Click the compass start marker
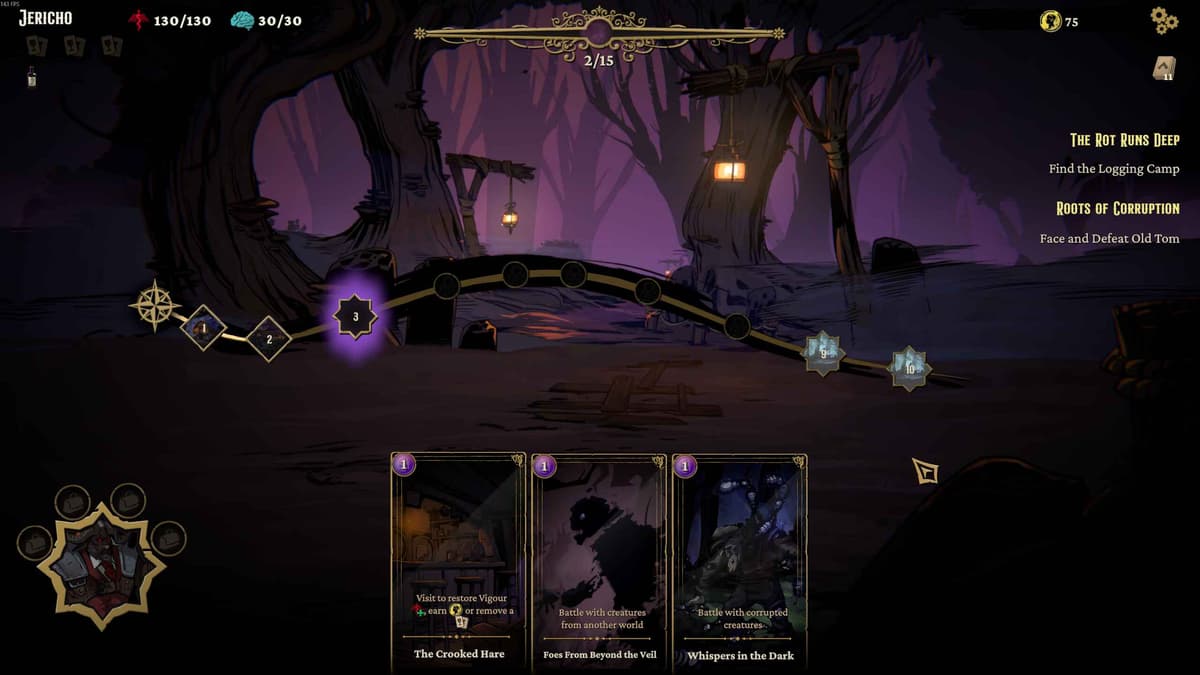 tap(155, 305)
